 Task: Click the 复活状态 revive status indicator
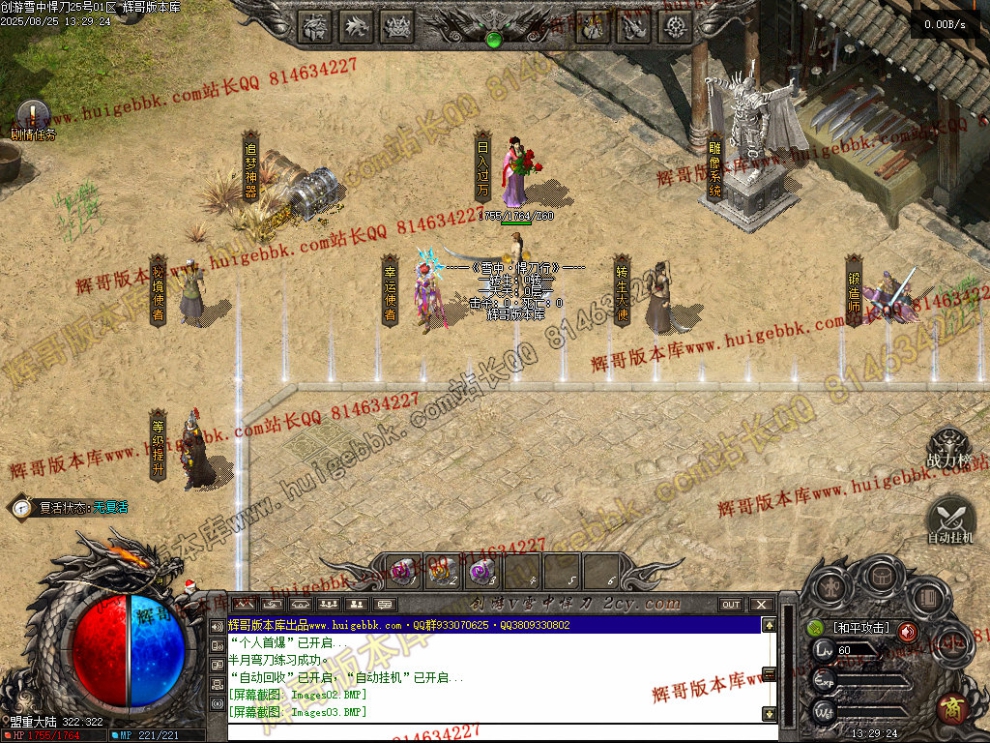click(x=70, y=507)
